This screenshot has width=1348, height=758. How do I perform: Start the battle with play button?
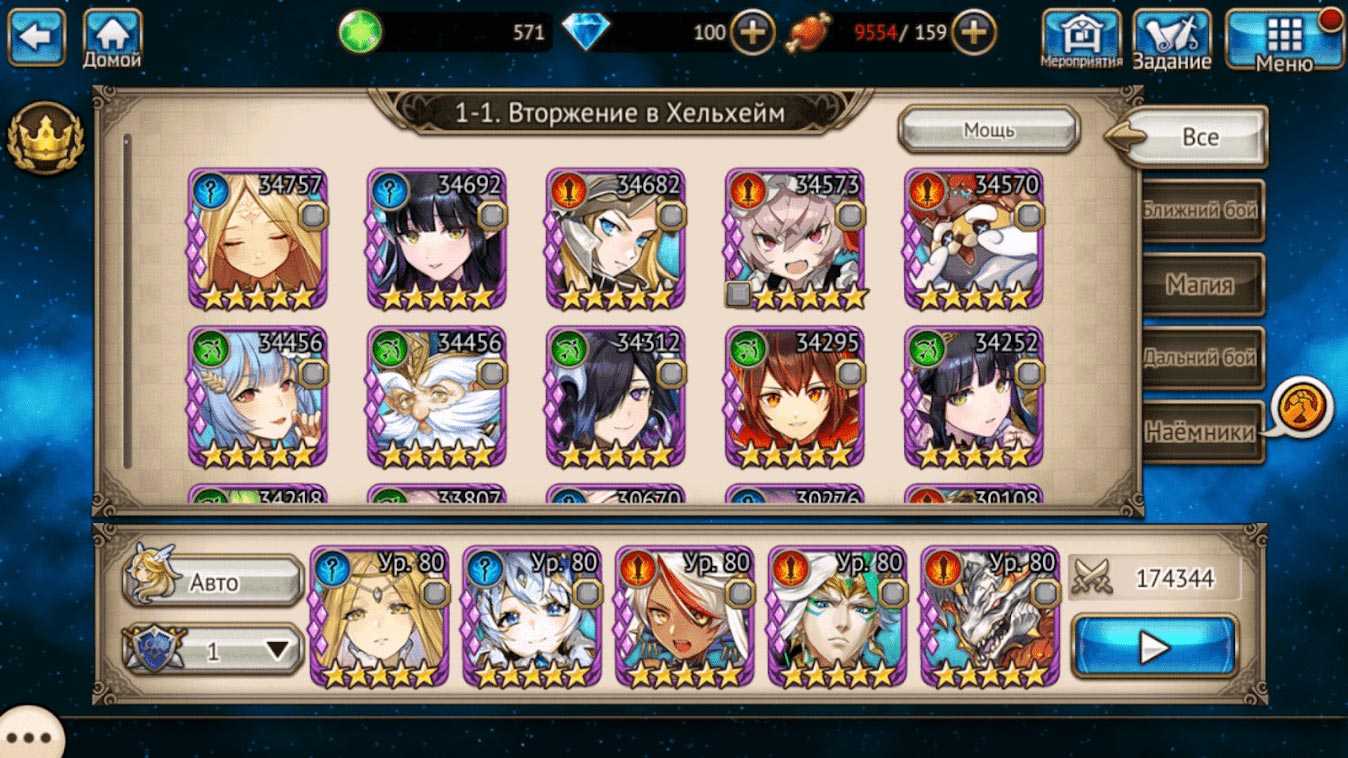point(1154,647)
